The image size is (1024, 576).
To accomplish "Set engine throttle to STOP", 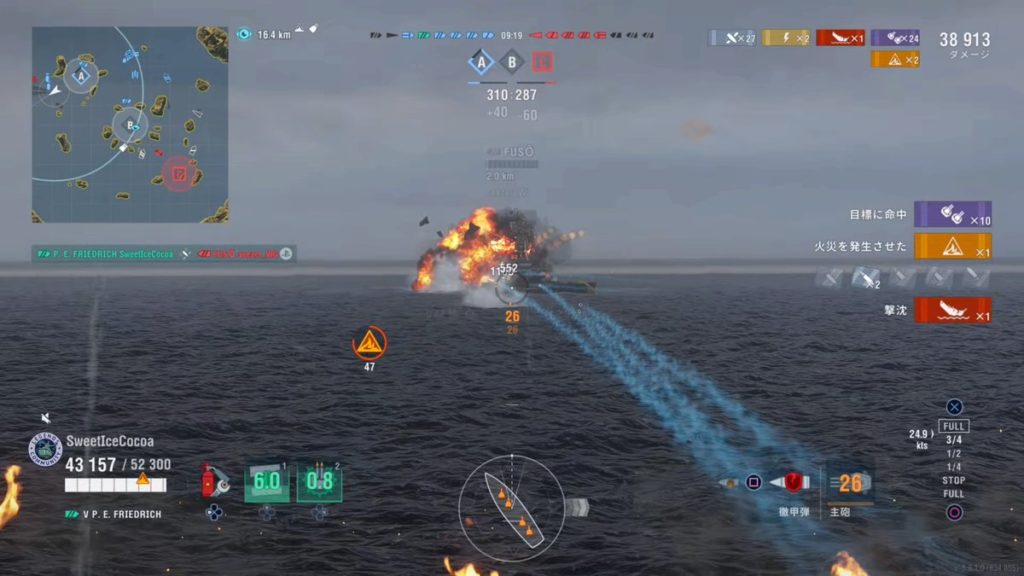I will tap(954, 481).
